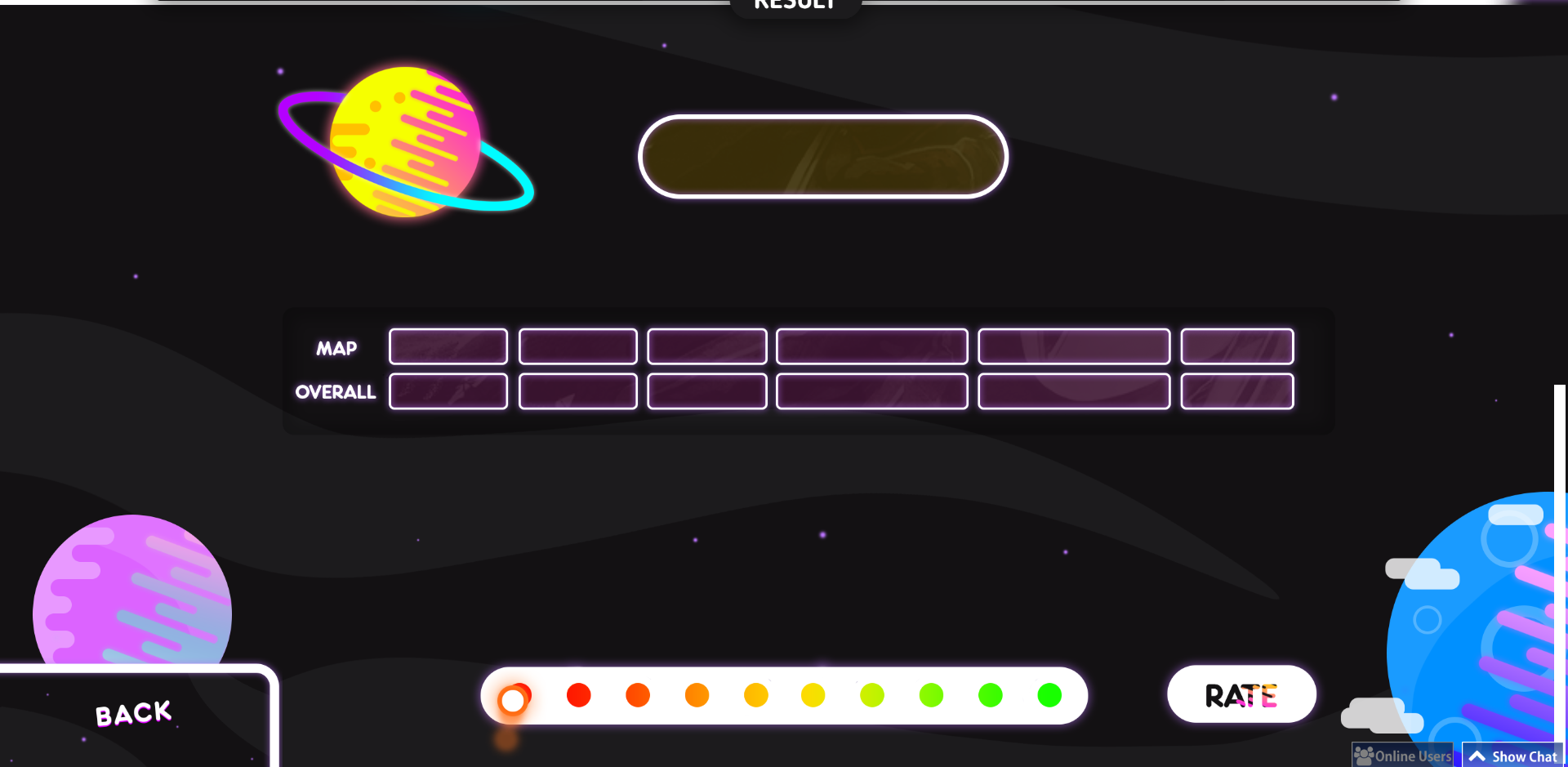The width and height of the screenshot is (1568, 767).
Task: Click the yellow ringed planet icon
Action: point(404,143)
